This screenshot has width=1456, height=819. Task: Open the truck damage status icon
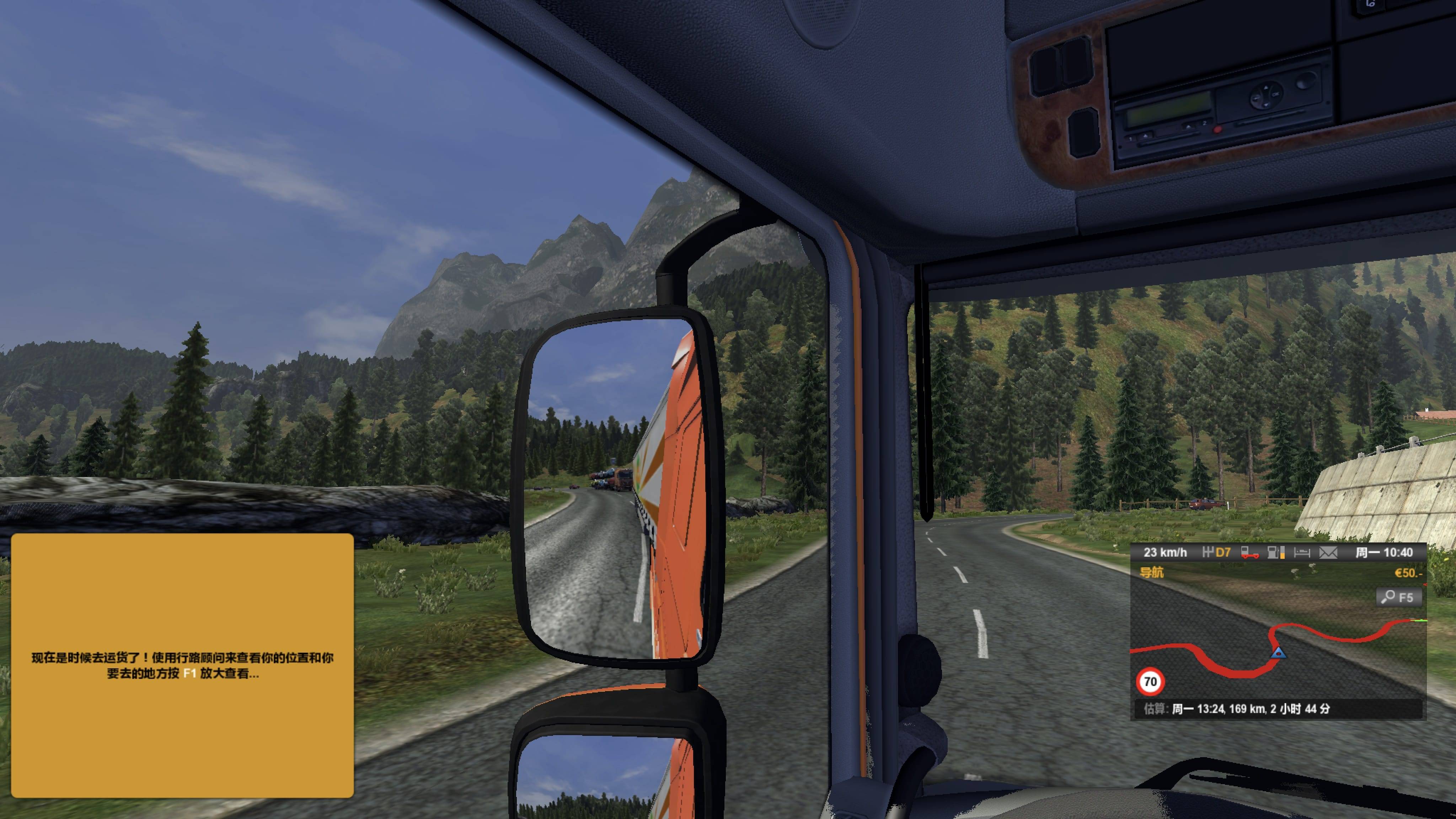click(1249, 553)
